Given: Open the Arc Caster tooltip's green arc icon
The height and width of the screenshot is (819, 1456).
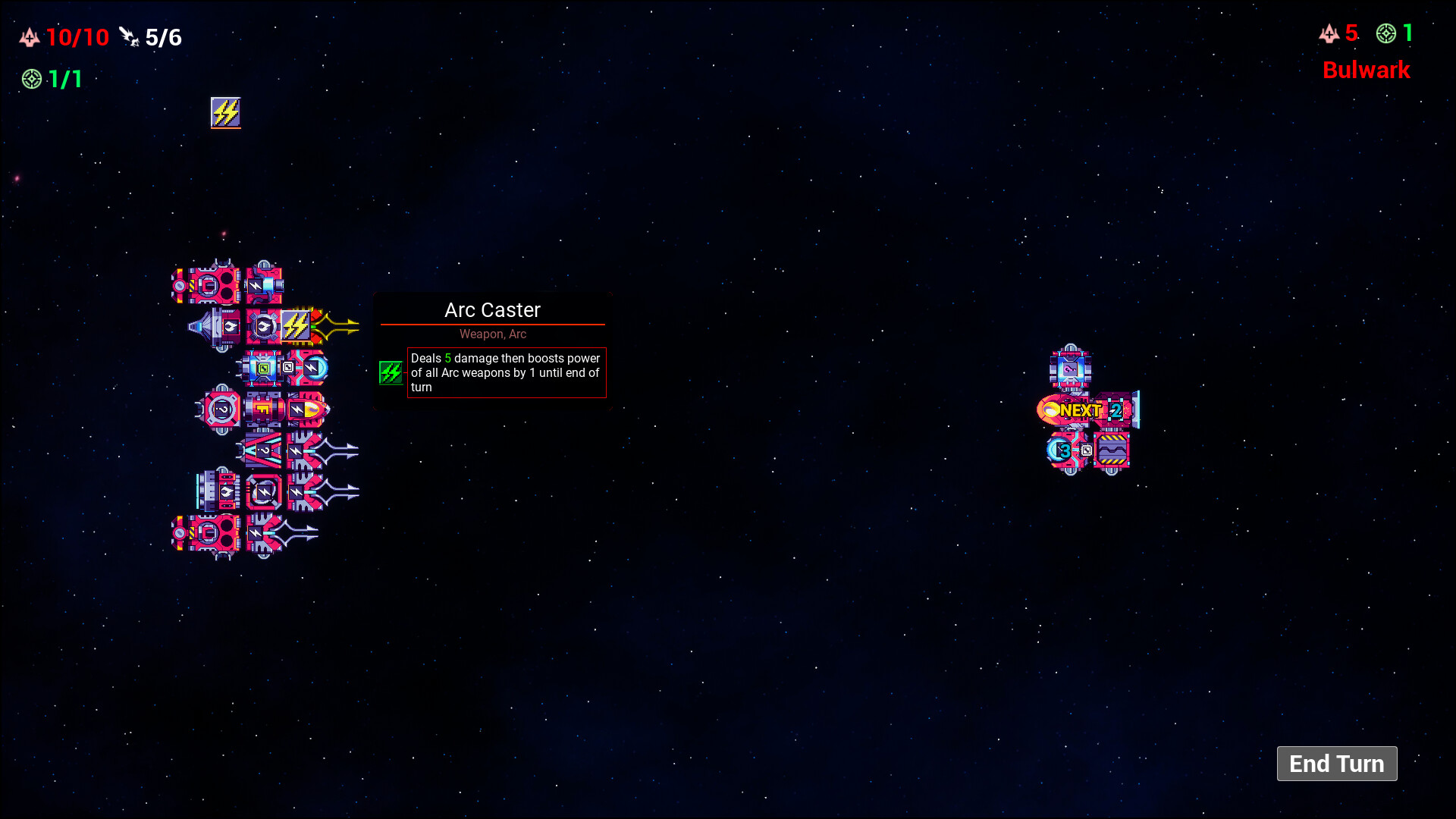Looking at the screenshot, I should 391,372.
